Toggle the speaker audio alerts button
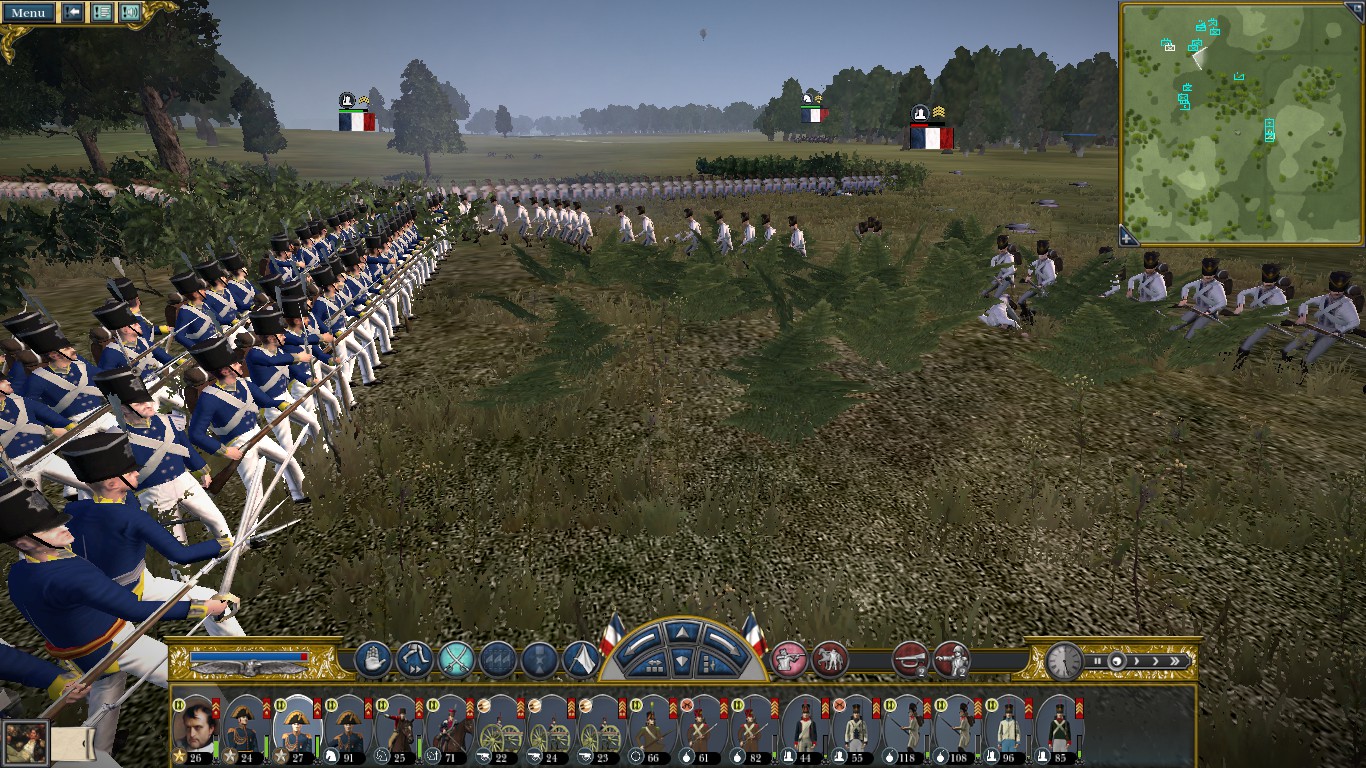 pyautogui.click(x=130, y=13)
